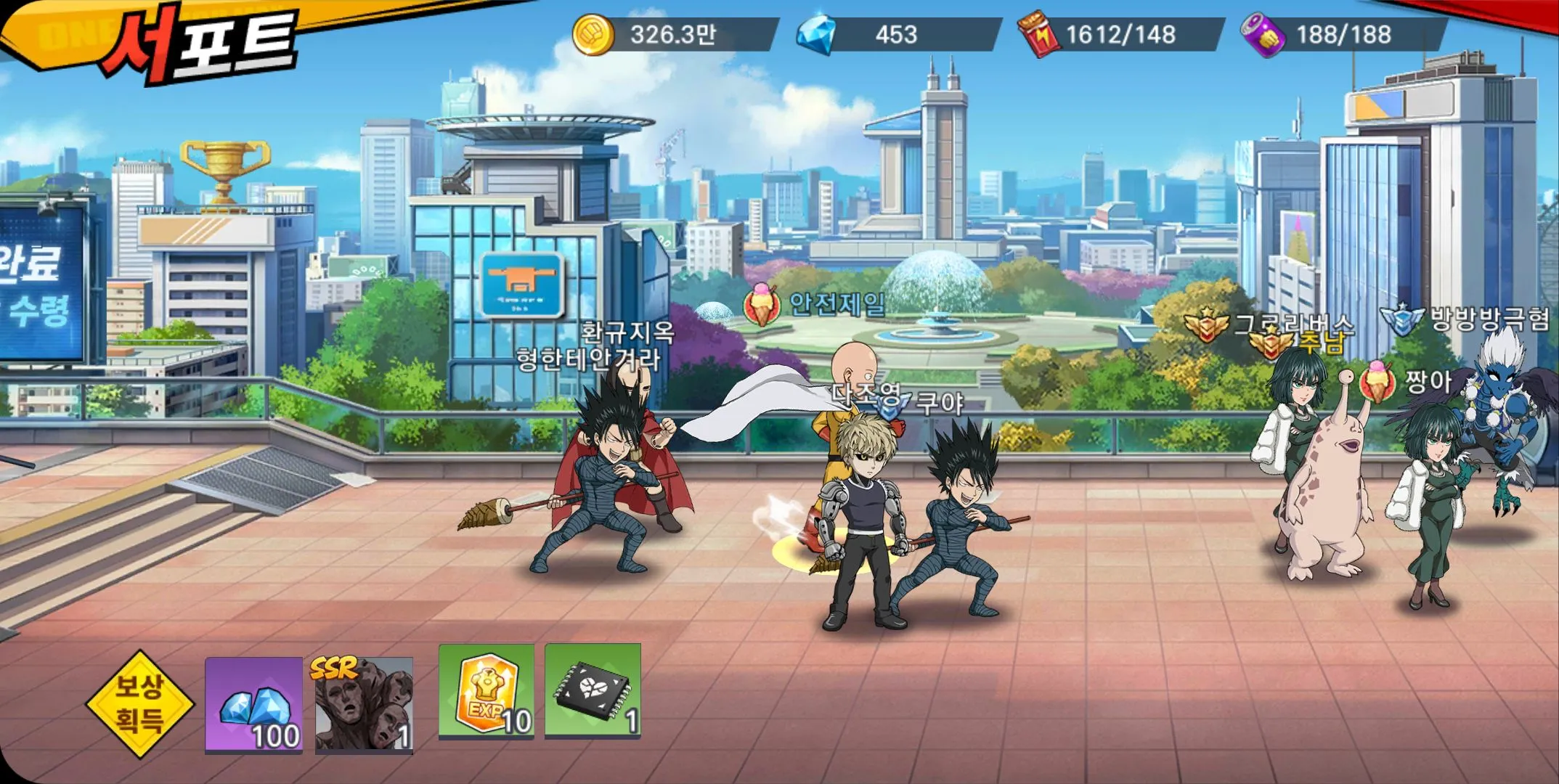The height and width of the screenshot is (784, 1559).
Task: Tap the blue 완료 수령 billboard
Action: point(40,285)
